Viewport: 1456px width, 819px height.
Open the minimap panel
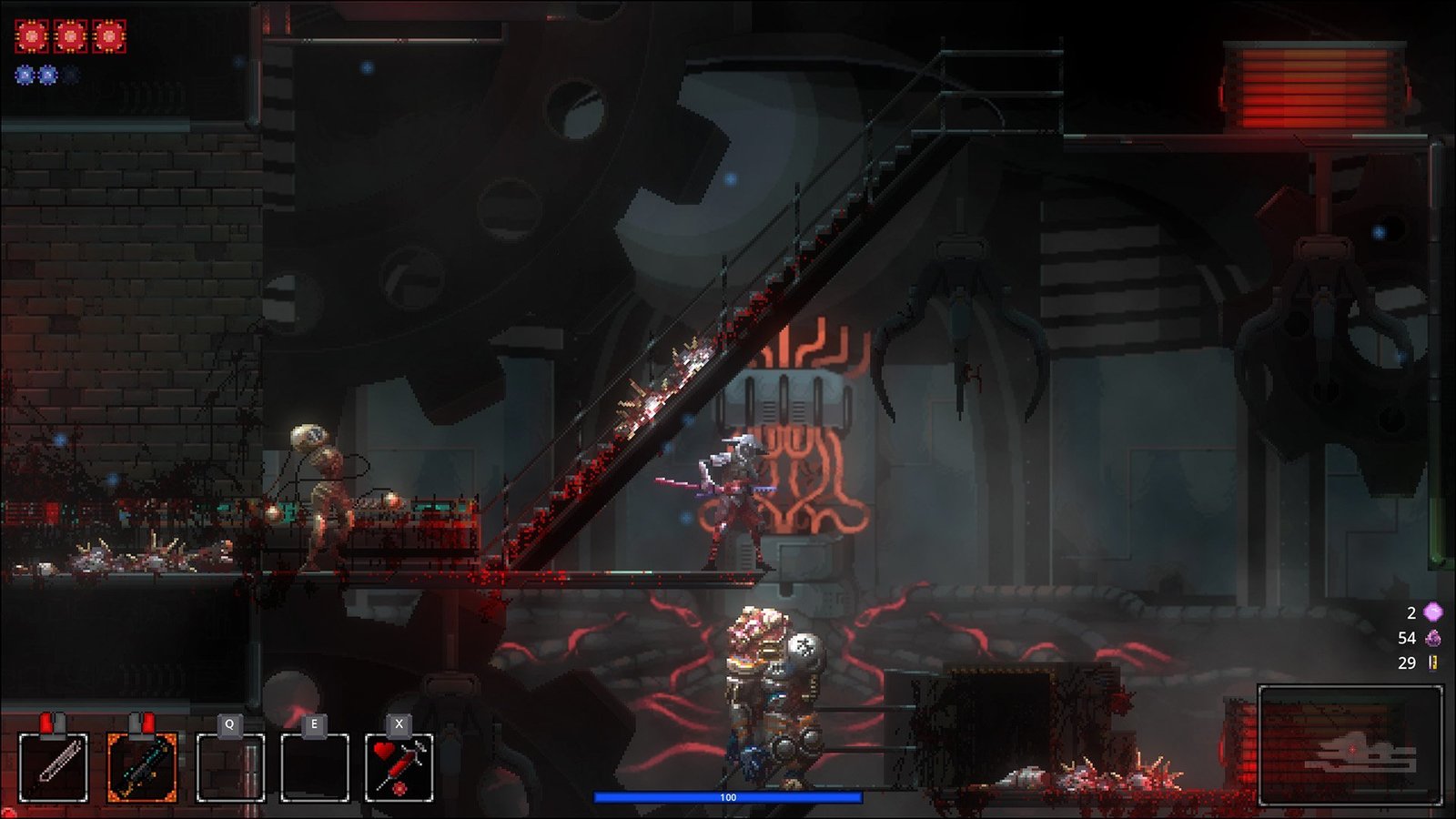point(1350,745)
